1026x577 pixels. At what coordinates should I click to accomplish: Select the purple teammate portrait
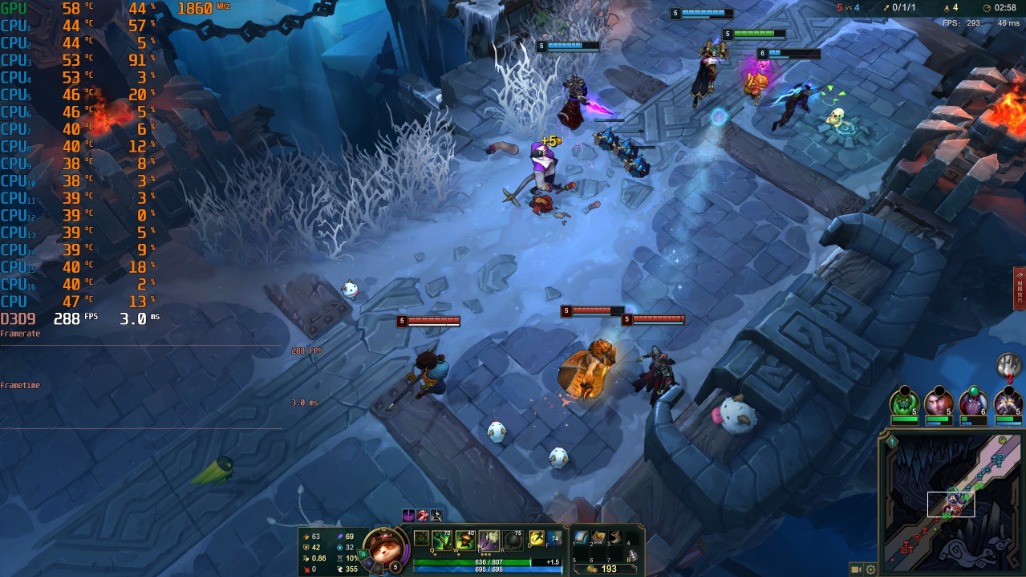point(972,402)
